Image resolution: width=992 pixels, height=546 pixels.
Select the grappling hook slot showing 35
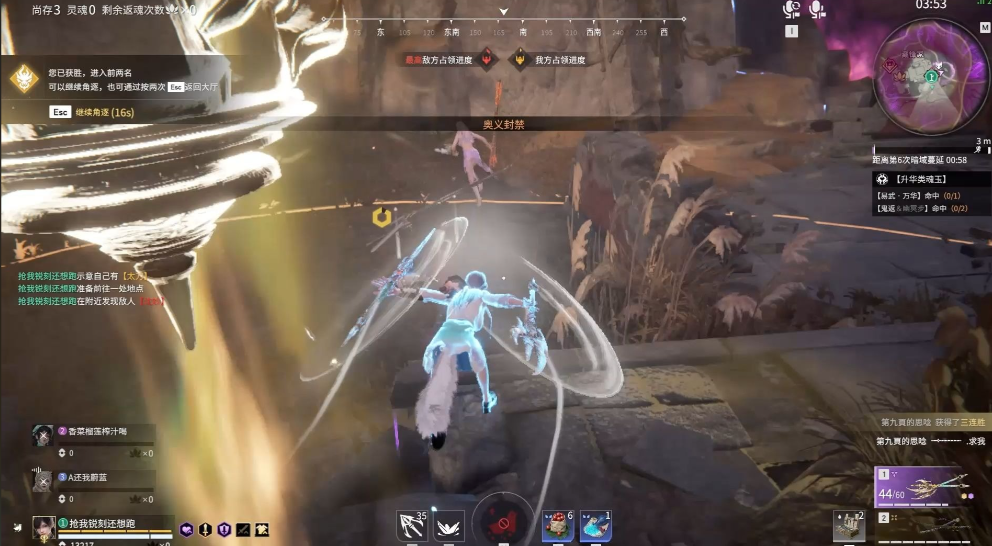tap(411, 524)
